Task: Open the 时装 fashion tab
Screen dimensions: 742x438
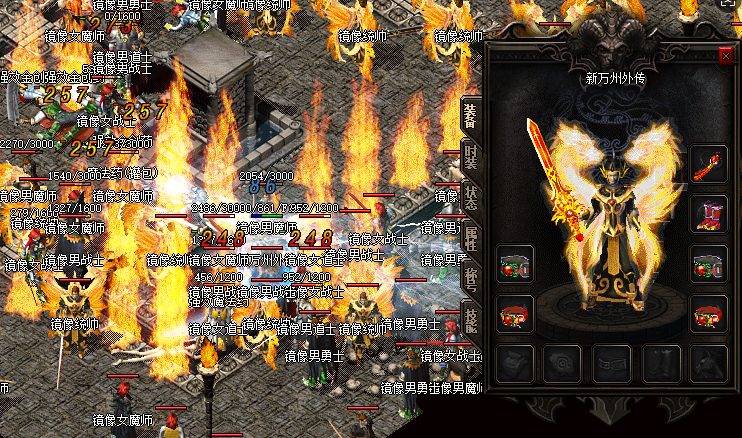Action: [x=470, y=160]
